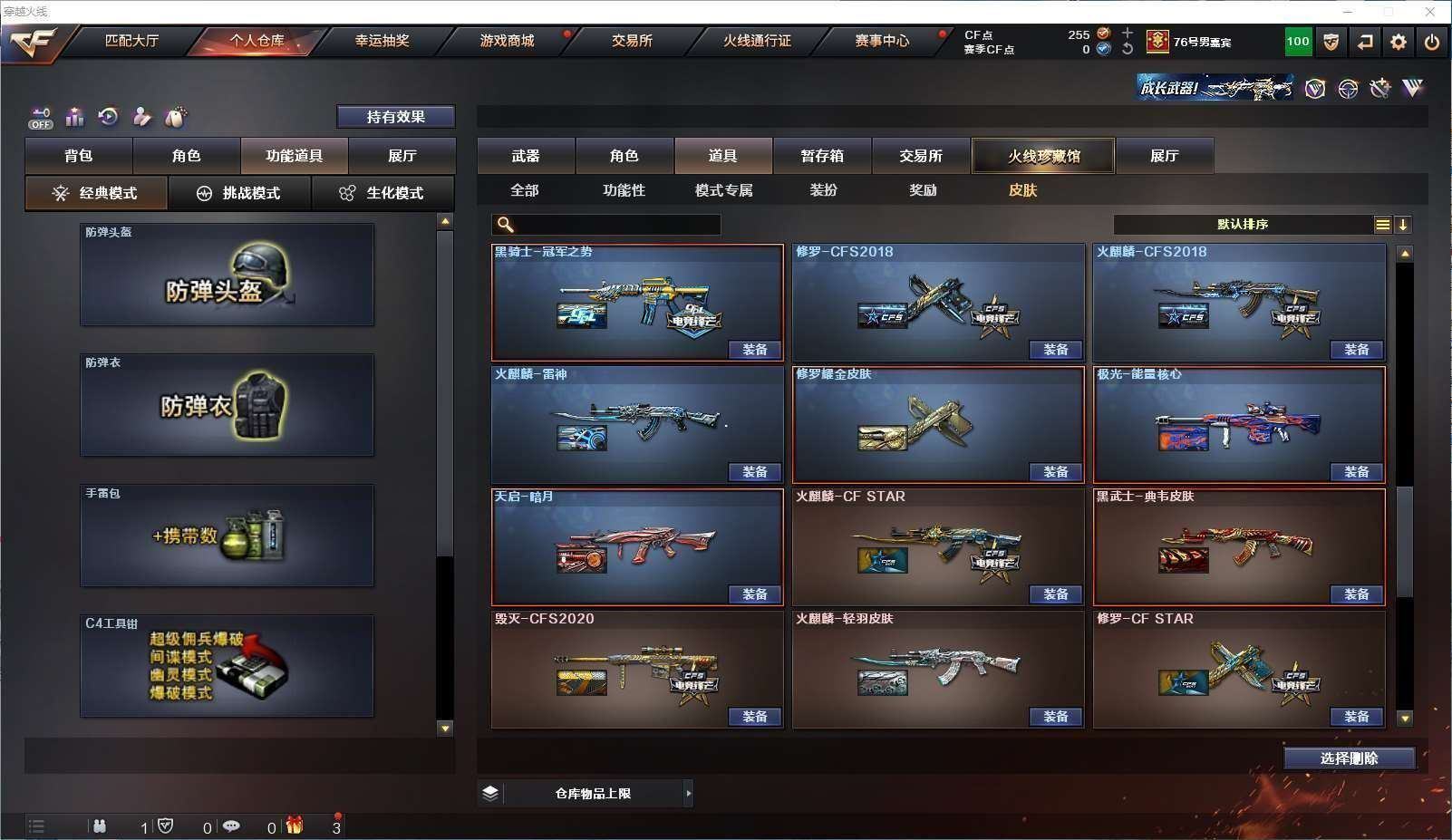The image size is (1452, 840).
Task: Open the 赛事中心 tournament center
Action: click(x=881, y=41)
